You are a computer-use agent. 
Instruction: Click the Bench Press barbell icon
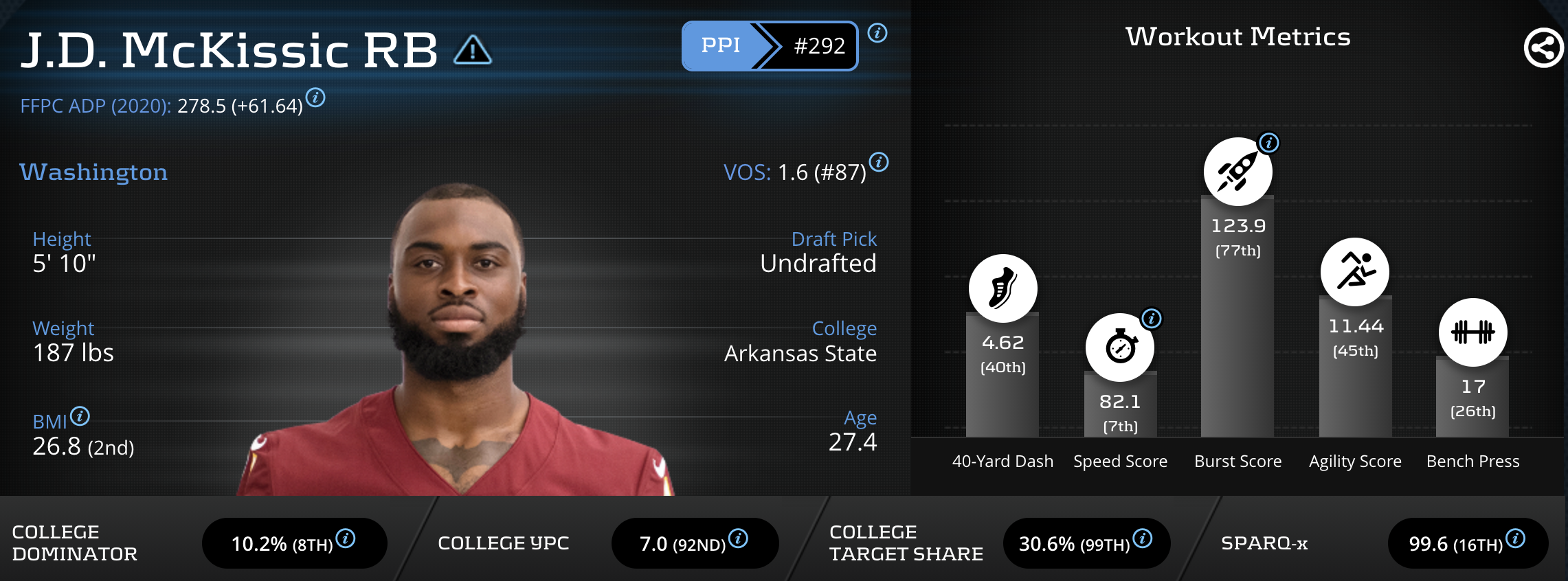(x=1472, y=332)
